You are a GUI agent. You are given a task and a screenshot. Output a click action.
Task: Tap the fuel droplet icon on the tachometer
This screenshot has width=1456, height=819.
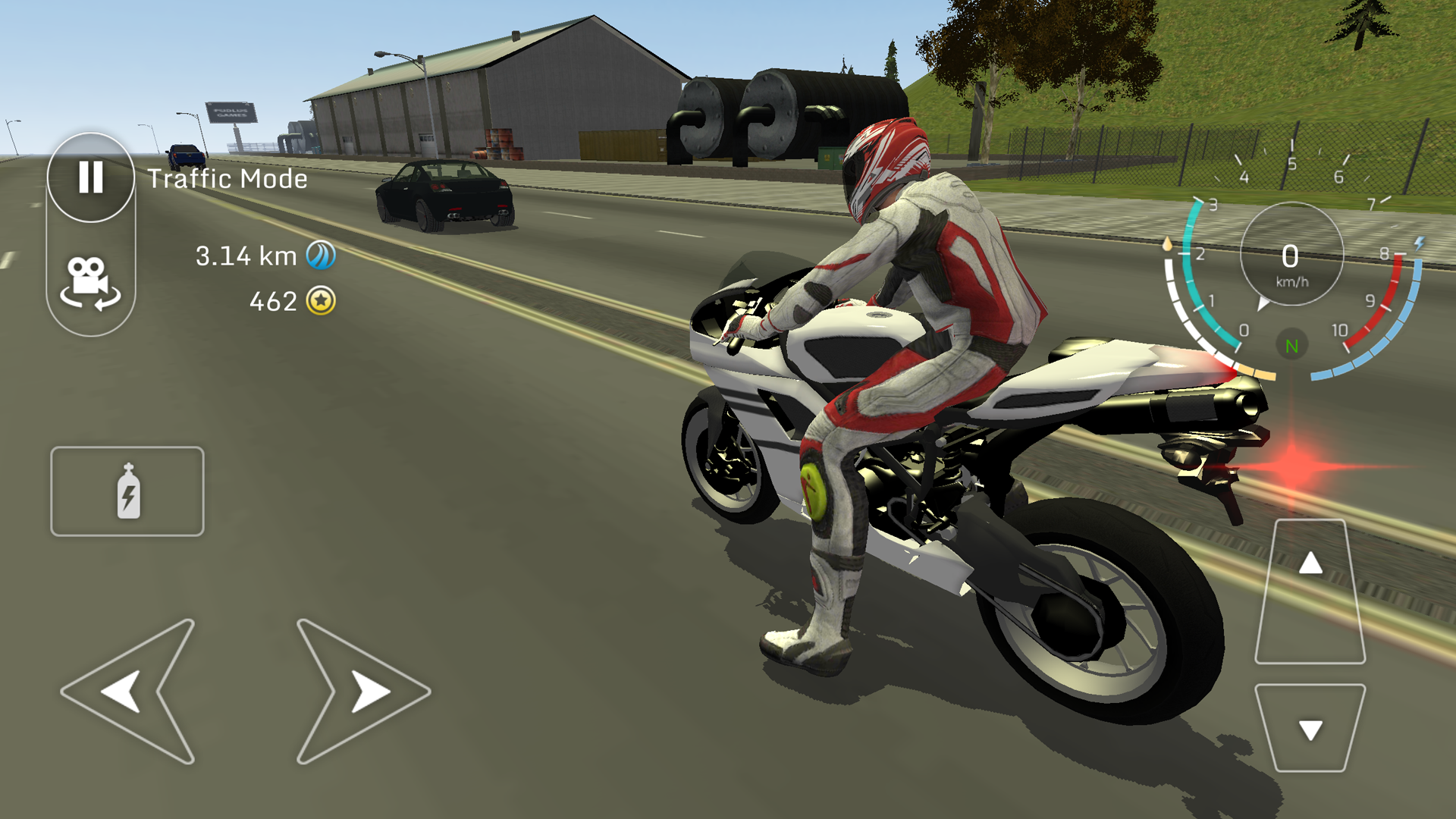[1168, 243]
